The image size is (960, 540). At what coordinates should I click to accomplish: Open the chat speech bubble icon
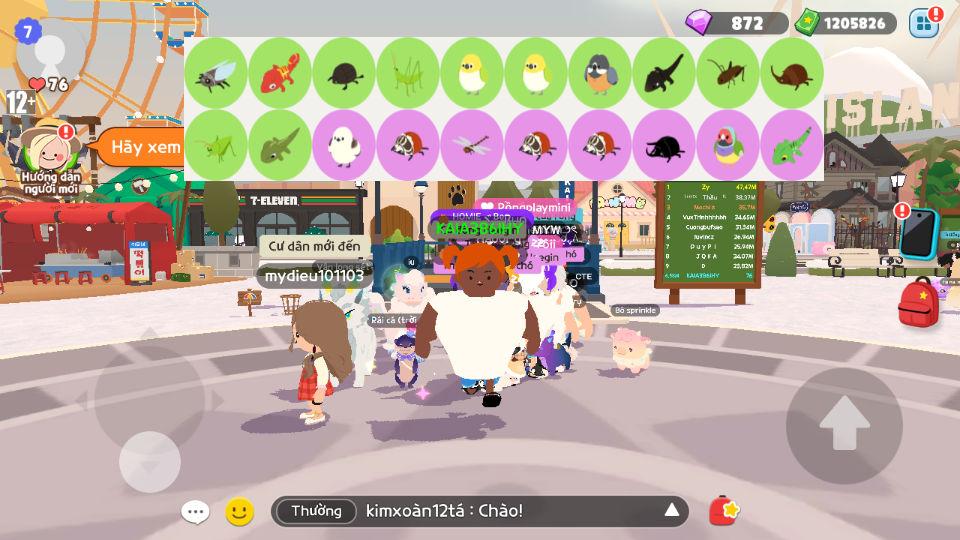pyautogui.click(x=195, y=512)
